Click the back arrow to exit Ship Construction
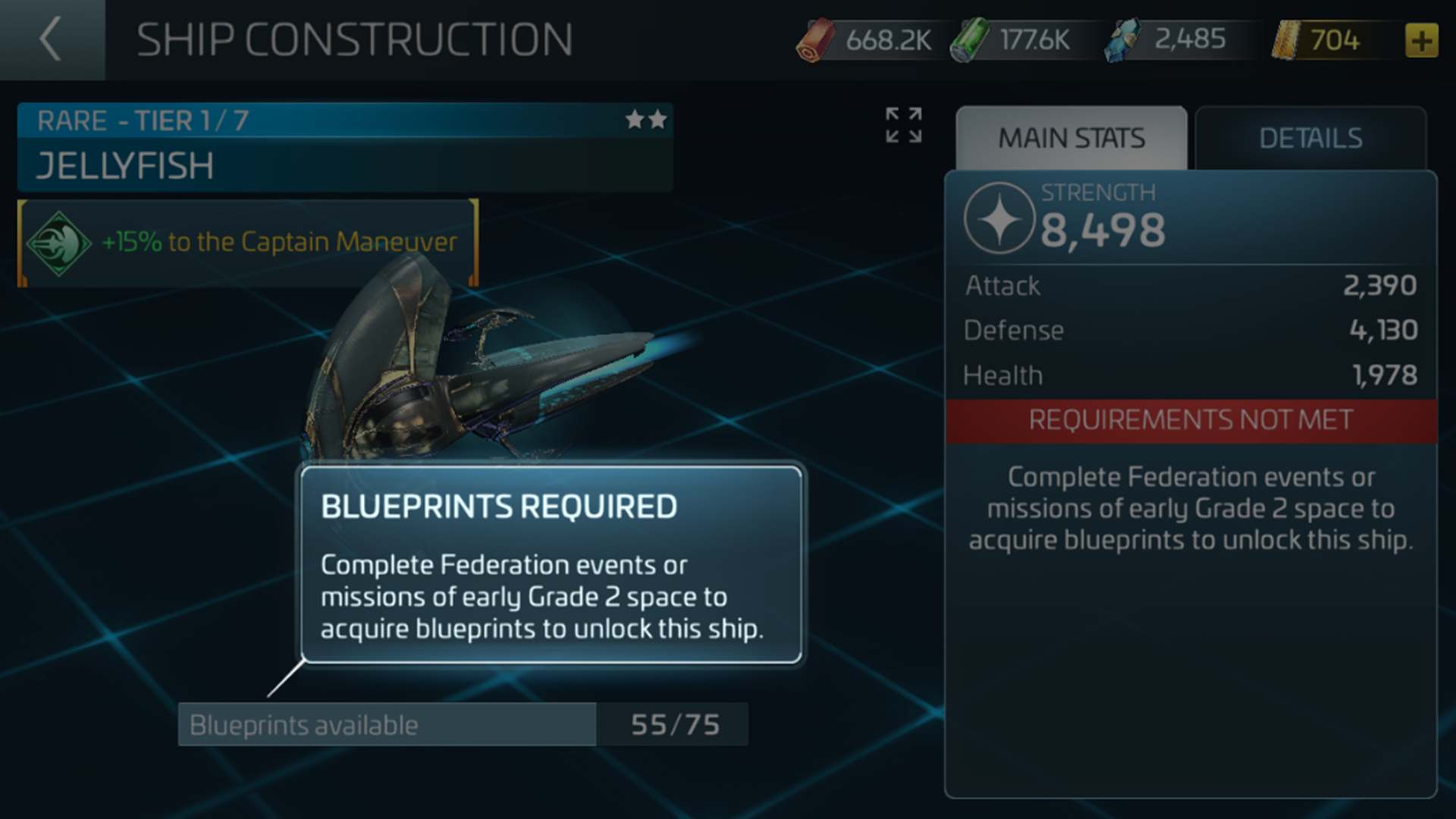1456x819 pixels. (51, 39)
